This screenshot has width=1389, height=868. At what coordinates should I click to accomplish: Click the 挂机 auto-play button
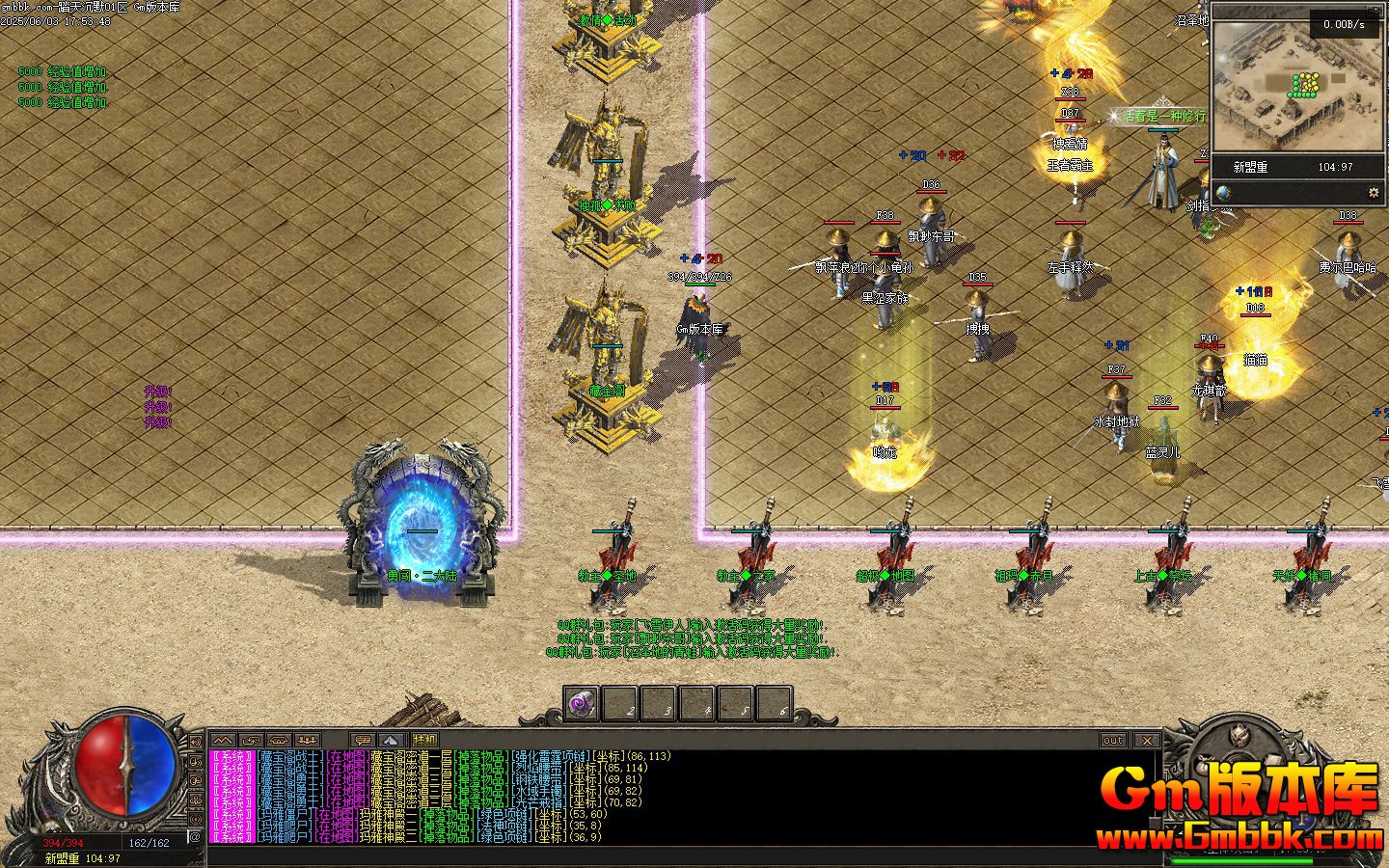click(x=425, y=740)
